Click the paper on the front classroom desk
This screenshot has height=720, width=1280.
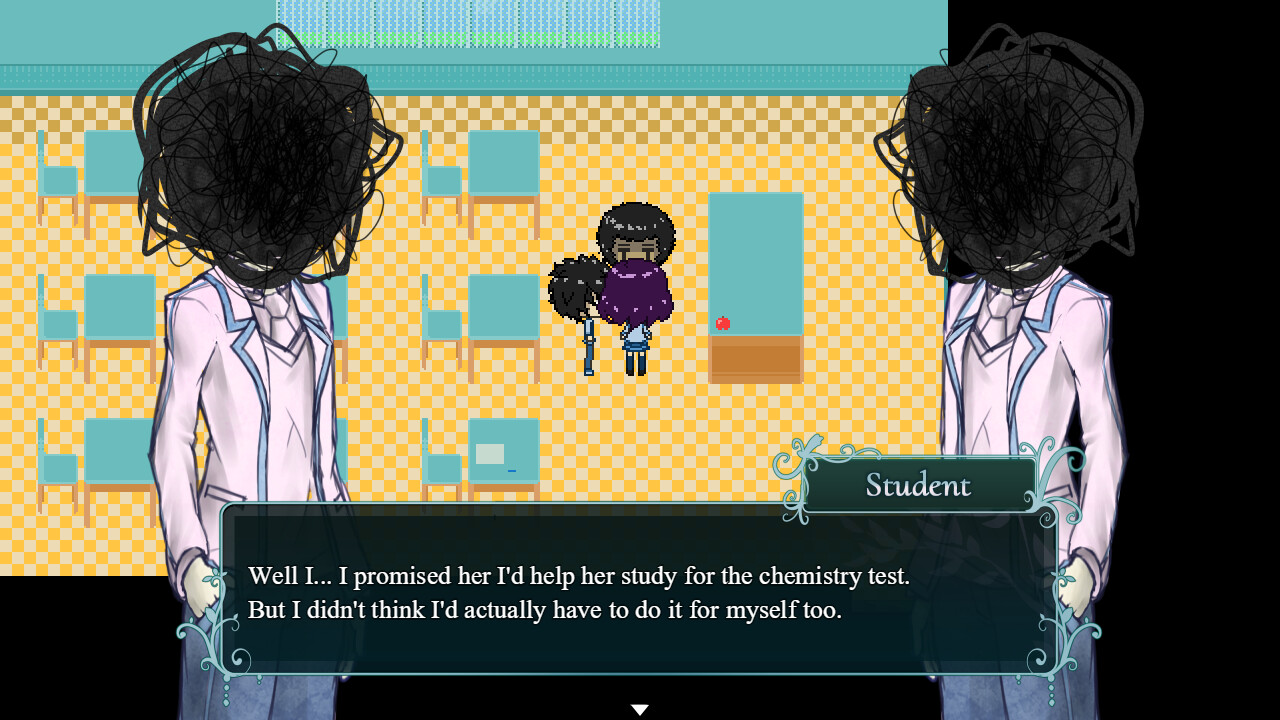click(x=489, y=453)
